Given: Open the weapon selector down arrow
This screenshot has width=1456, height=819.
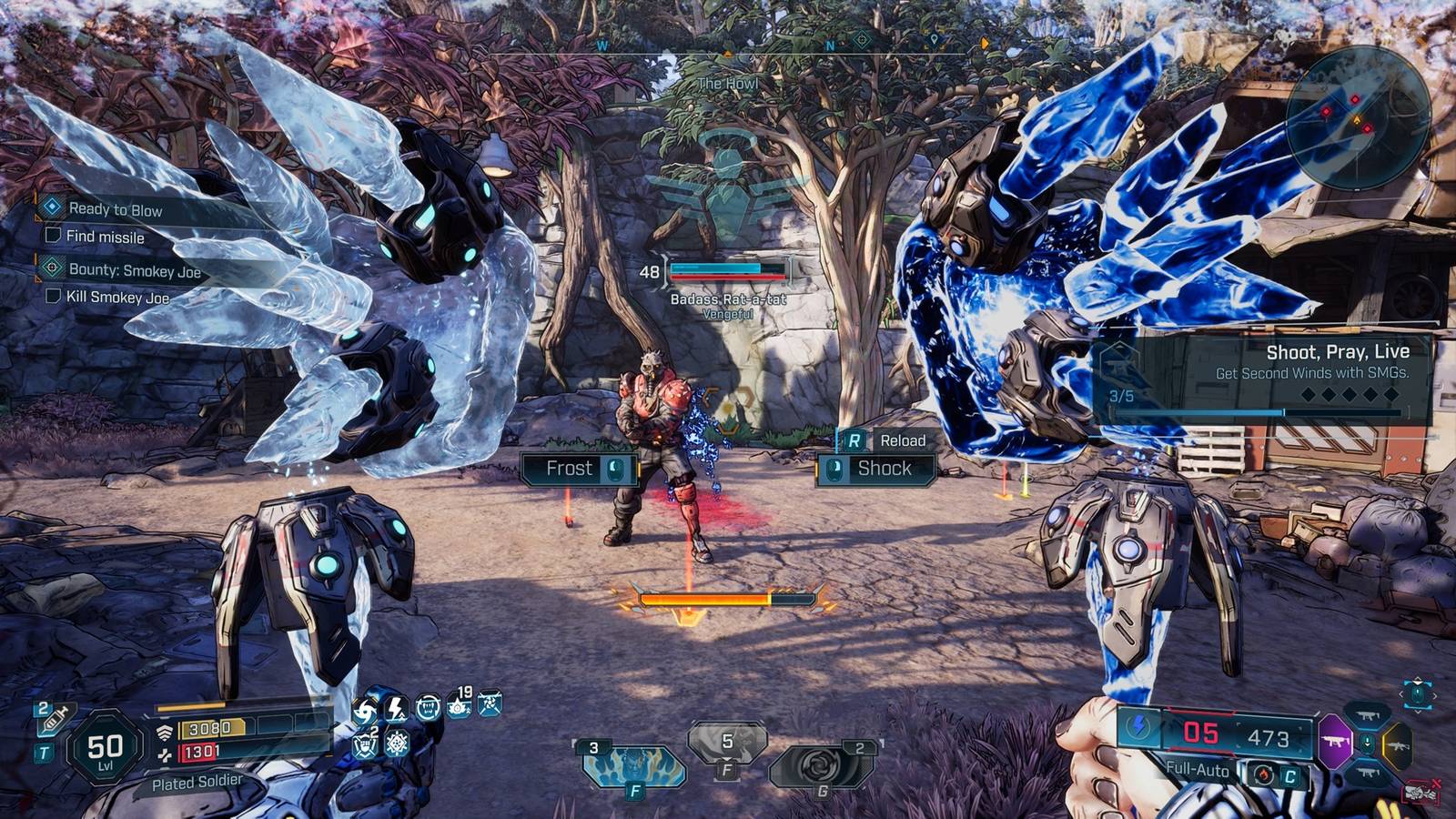Looking at the screenshot, I should point(1368,742).
